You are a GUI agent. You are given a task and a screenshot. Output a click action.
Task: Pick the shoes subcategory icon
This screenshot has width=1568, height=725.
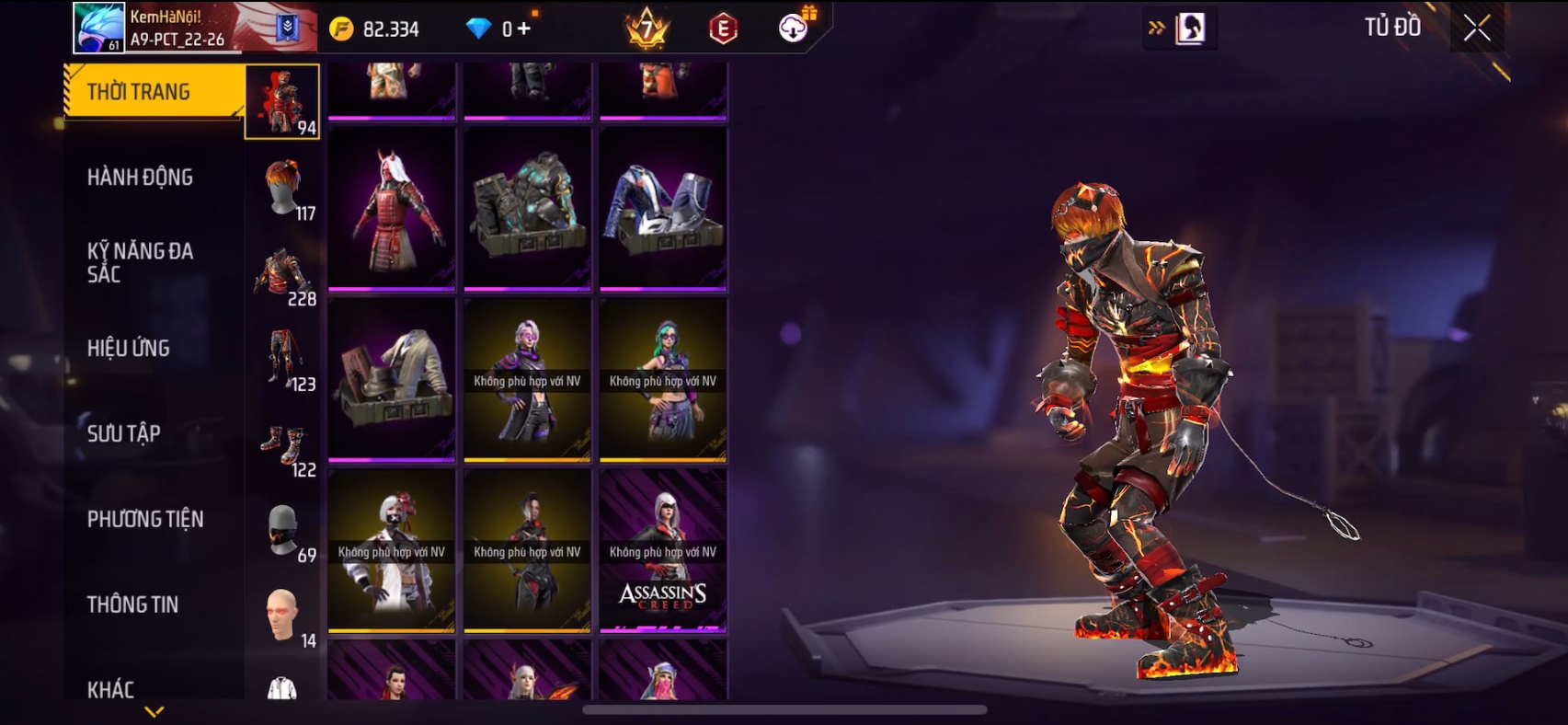284,445
